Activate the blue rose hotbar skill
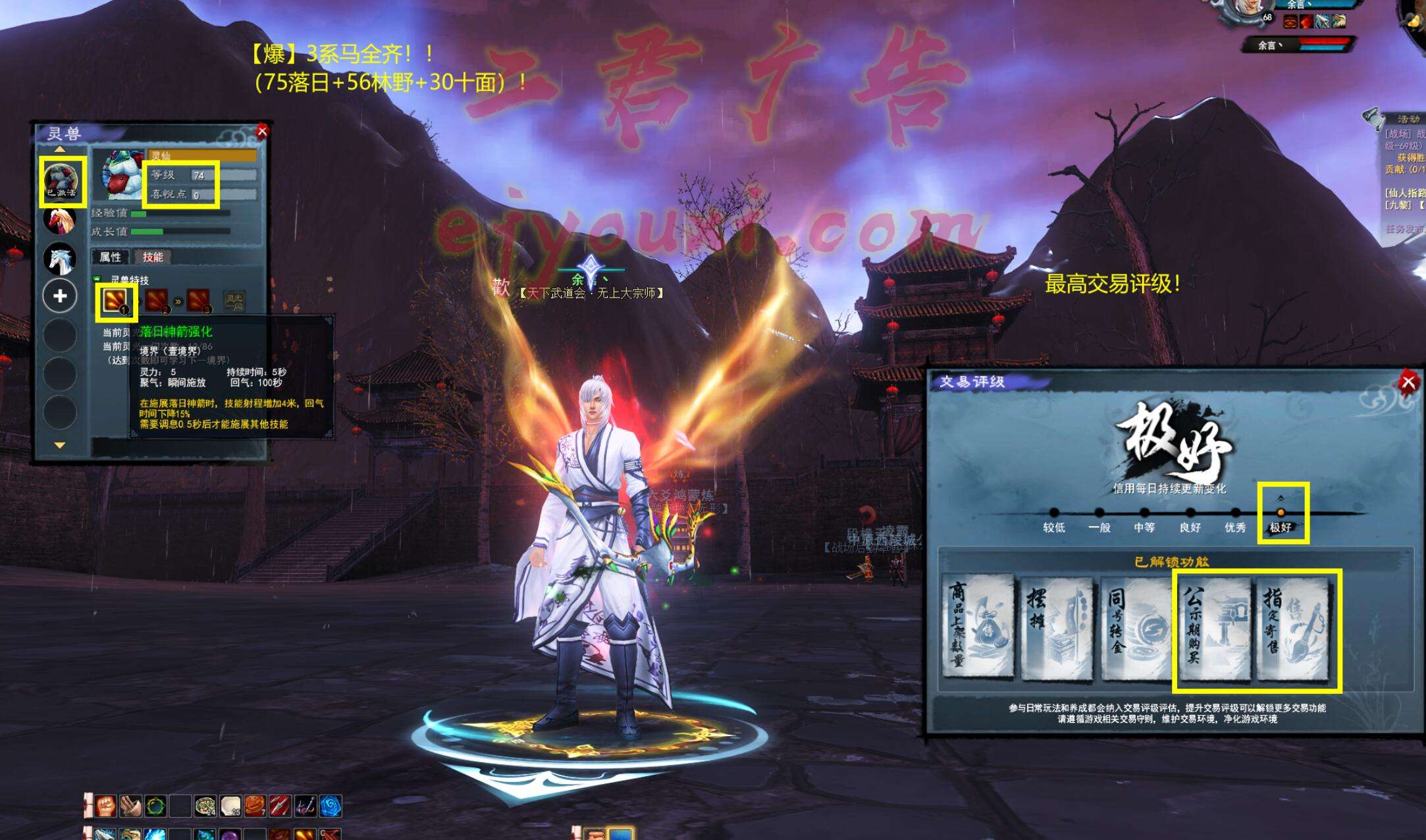The width and height of the screenshot is (1426, 840). coord(330,806)
